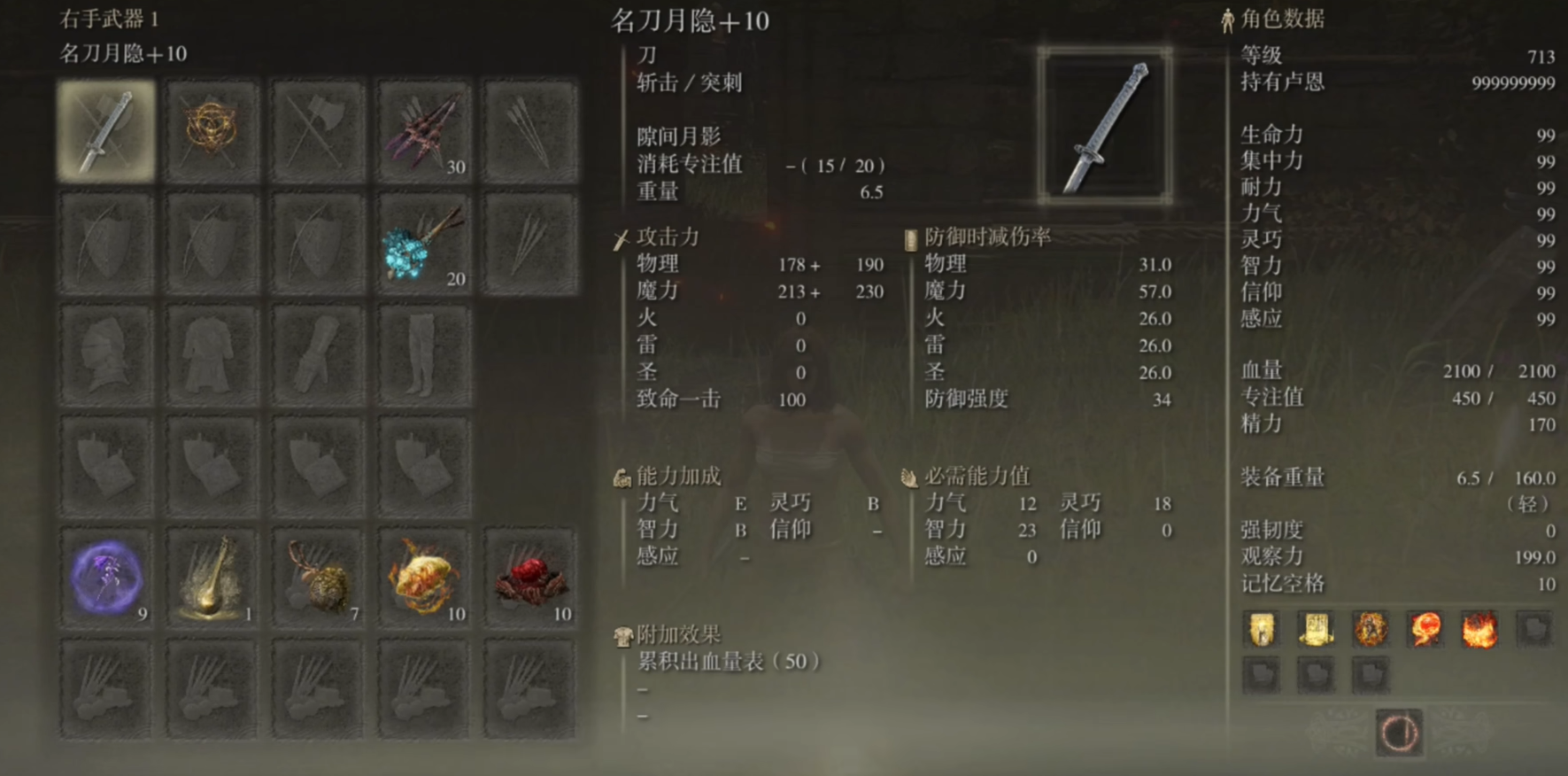Select the equipped 名刀月隐+10 katana slot
The image size is (1568, 776).
click(104, 128)
